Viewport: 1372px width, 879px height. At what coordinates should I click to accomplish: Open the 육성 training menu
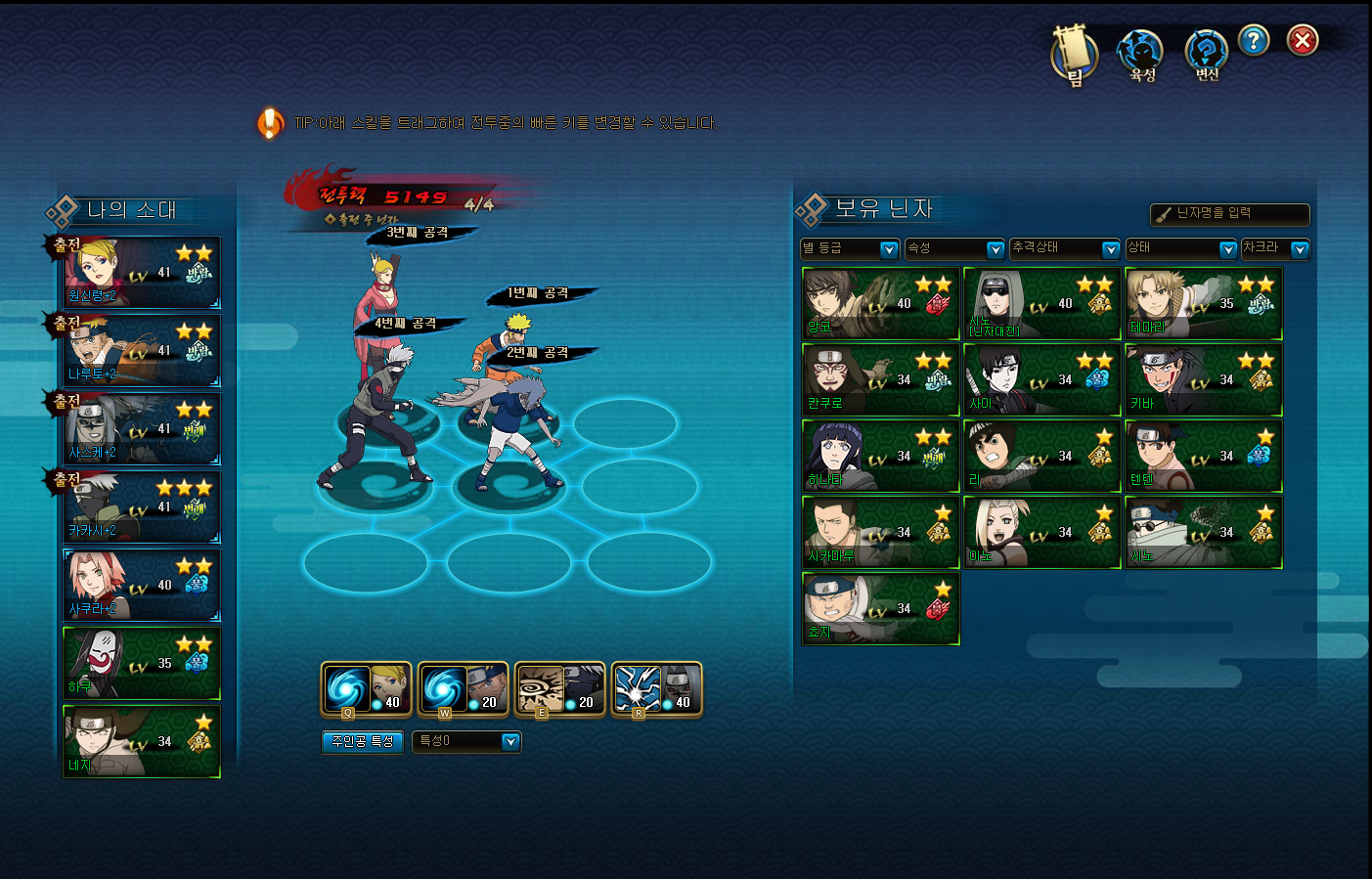tap(1141, 55)
